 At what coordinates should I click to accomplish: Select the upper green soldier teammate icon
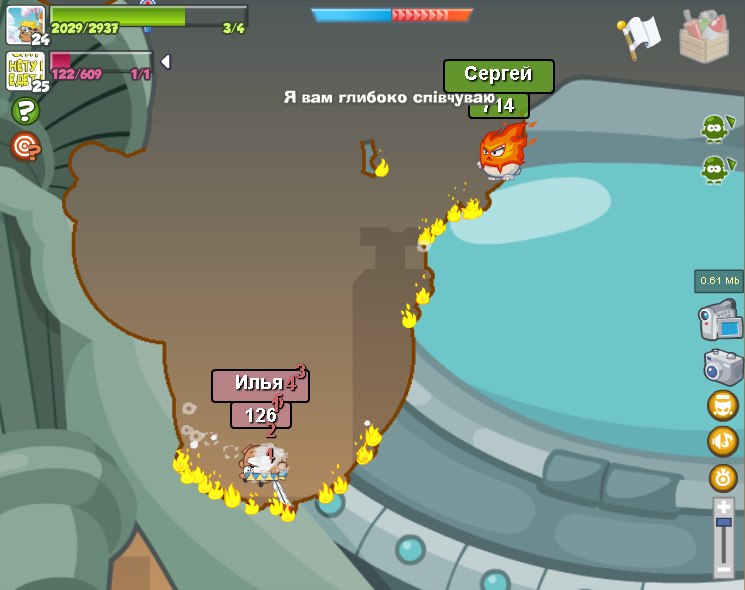click(714, 129)
